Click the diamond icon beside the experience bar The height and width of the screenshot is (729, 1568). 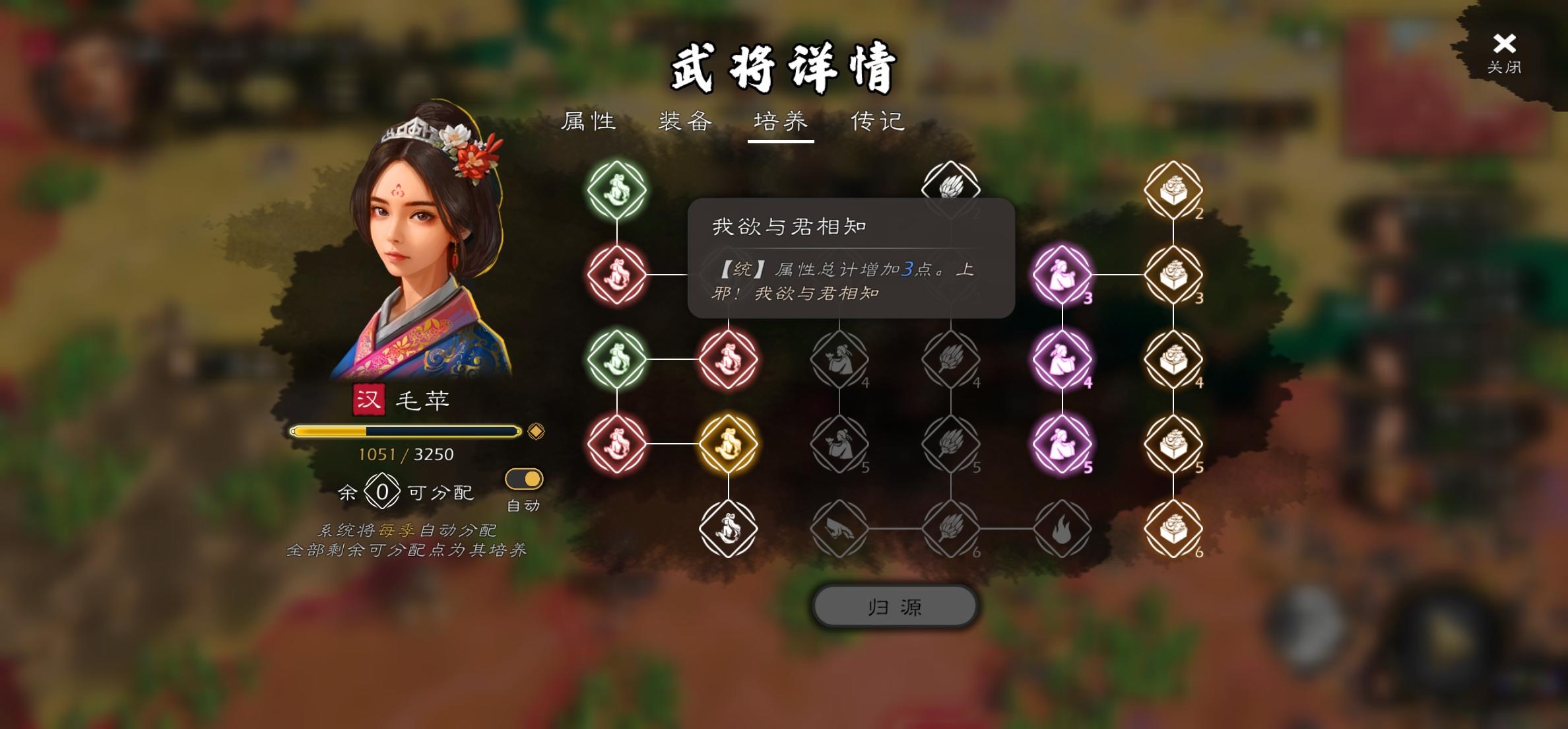(x=537, y=431)
